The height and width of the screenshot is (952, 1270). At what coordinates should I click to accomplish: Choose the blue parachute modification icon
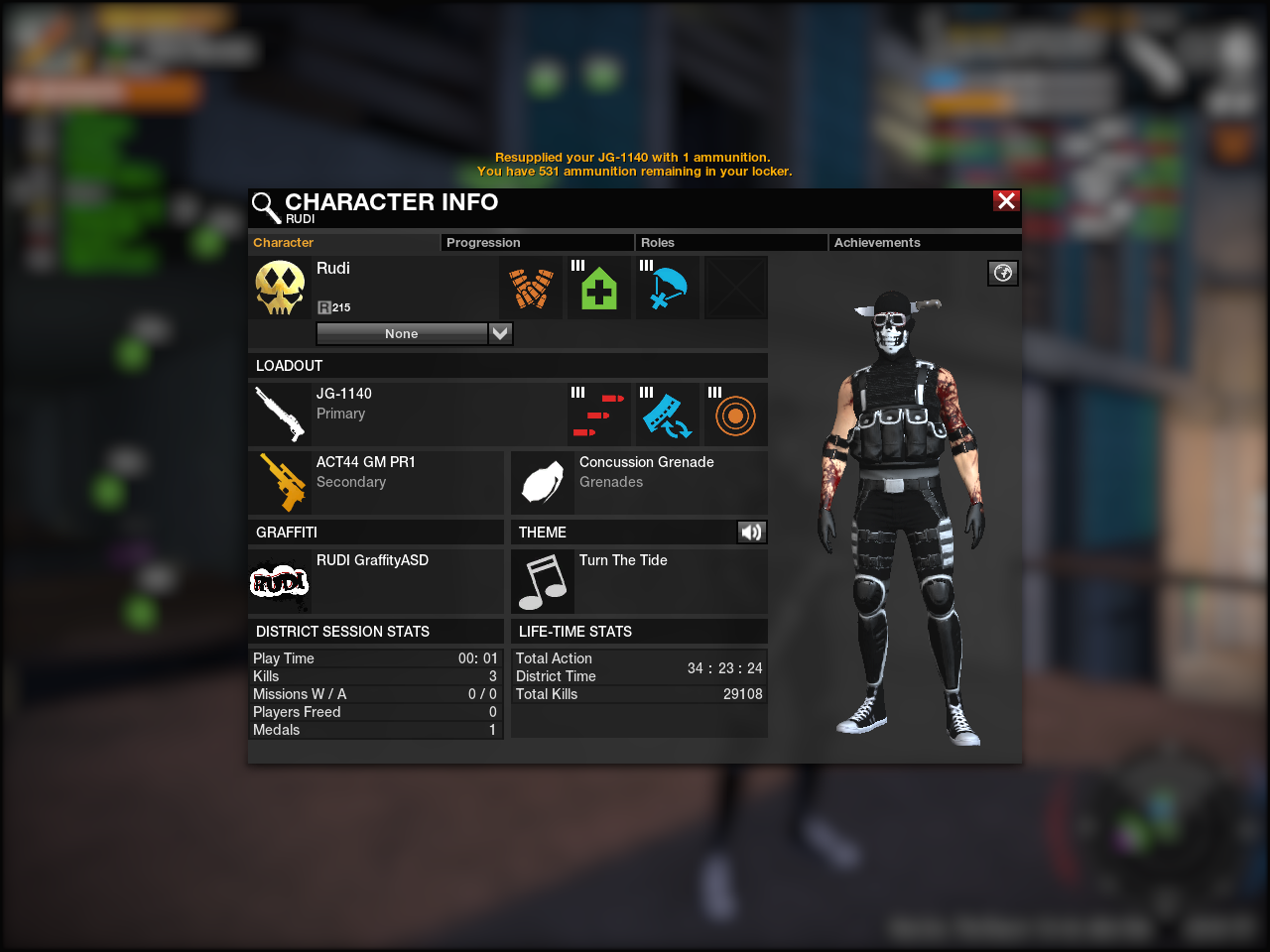[667, 289]
